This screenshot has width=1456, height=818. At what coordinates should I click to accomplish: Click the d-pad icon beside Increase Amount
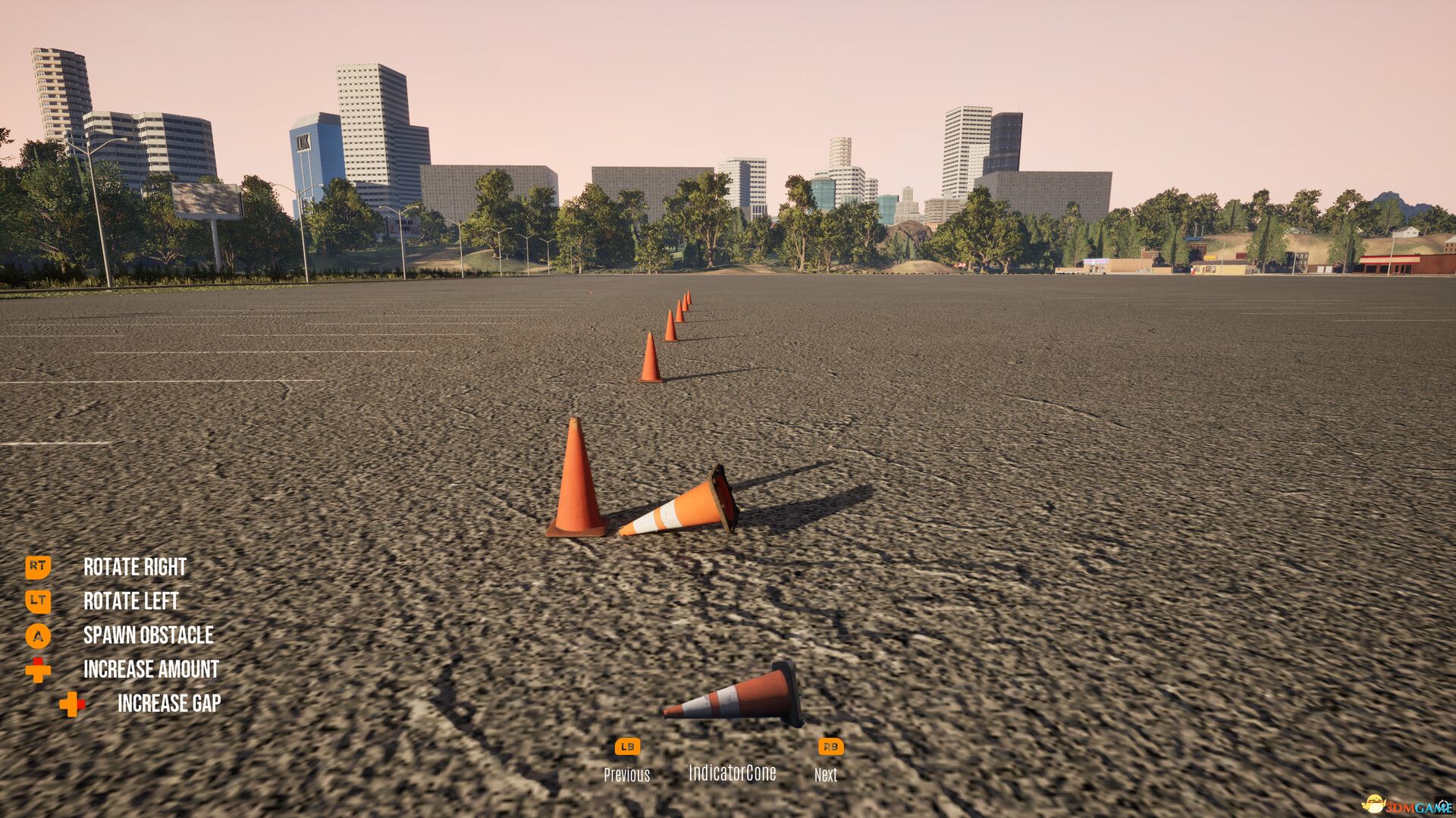coord(39,670)
